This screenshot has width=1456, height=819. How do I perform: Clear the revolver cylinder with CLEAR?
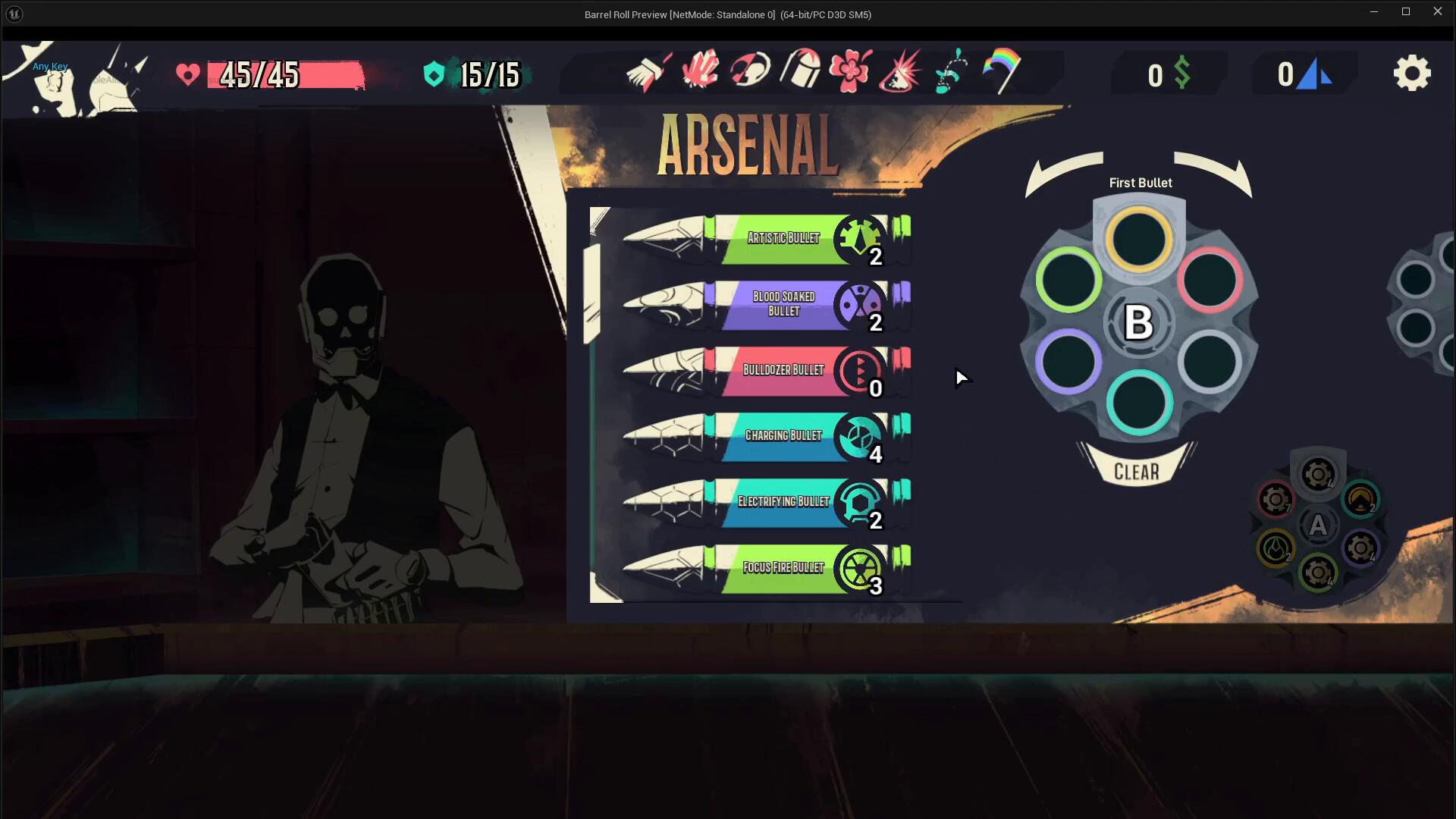coord(1136,472)
